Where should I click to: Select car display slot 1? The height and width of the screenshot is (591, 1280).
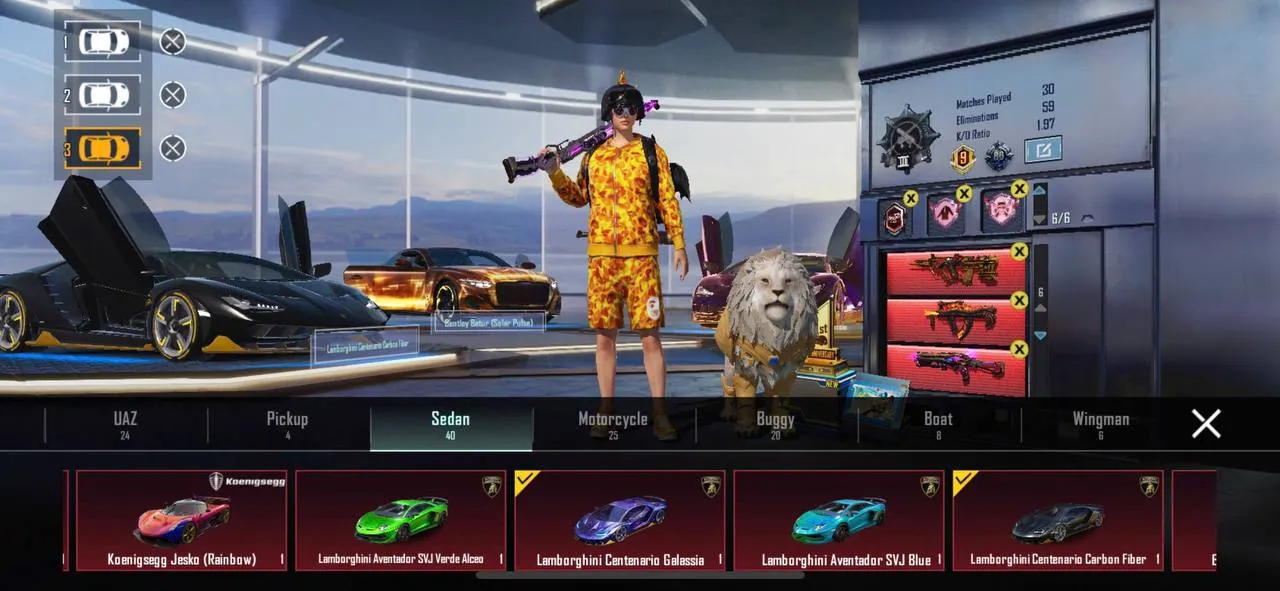point(103,42)
